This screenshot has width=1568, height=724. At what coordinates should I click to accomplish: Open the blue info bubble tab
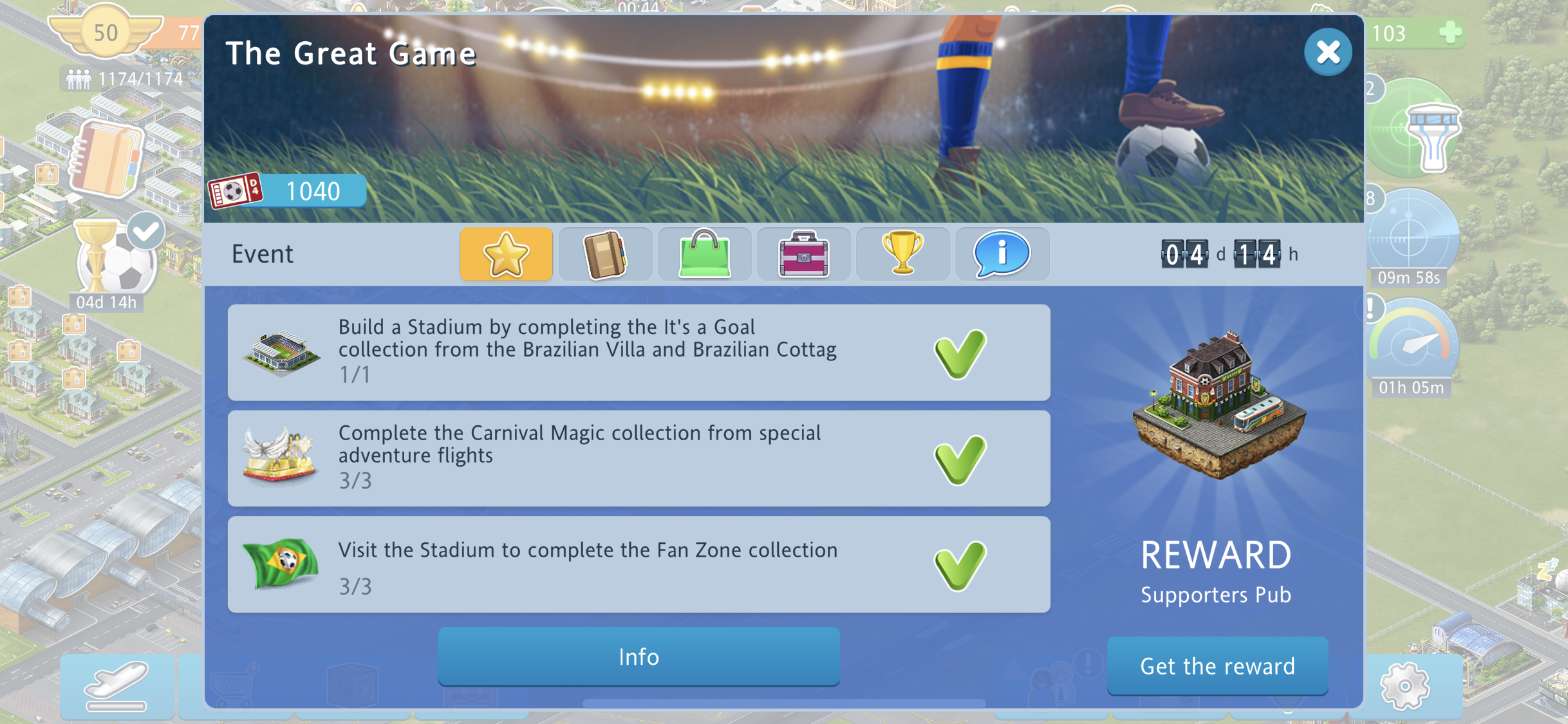(1002, 254)
